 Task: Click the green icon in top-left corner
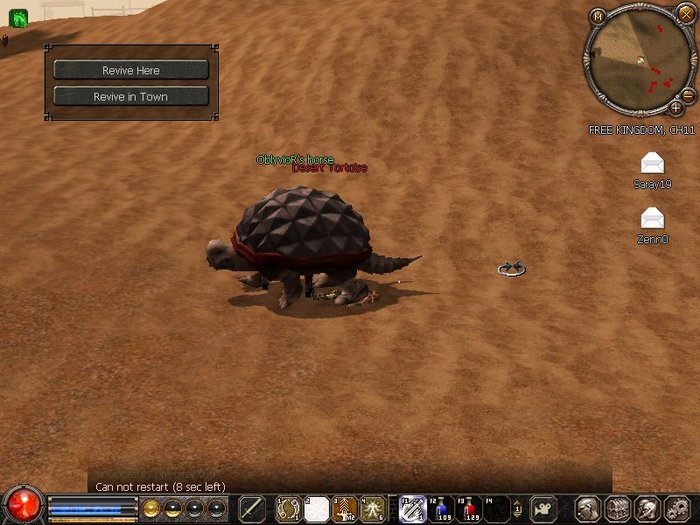(x=18, y=17)
